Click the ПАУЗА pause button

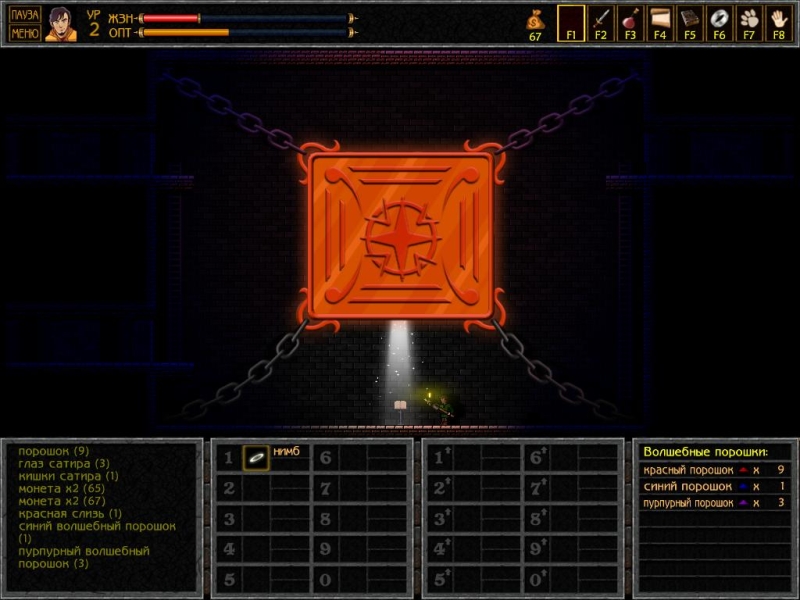pos(25,15)
